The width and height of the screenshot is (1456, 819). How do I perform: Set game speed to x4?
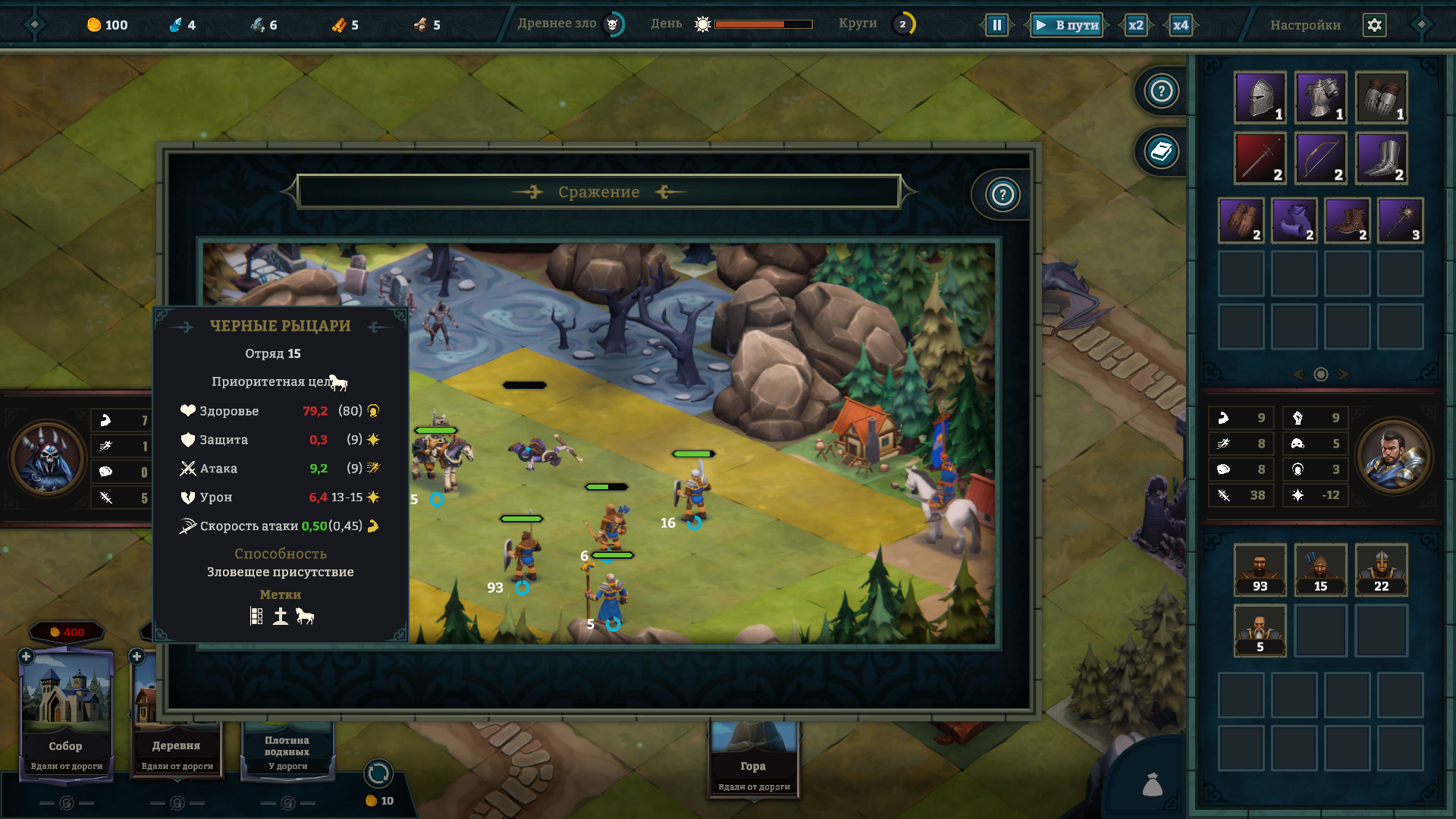1180,25
